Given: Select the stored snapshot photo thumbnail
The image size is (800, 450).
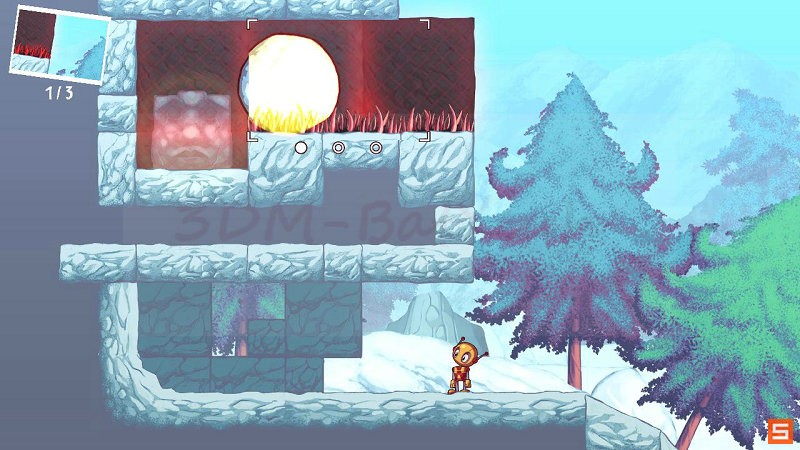Looking at the screenshot, I should [x=59, y=42].
